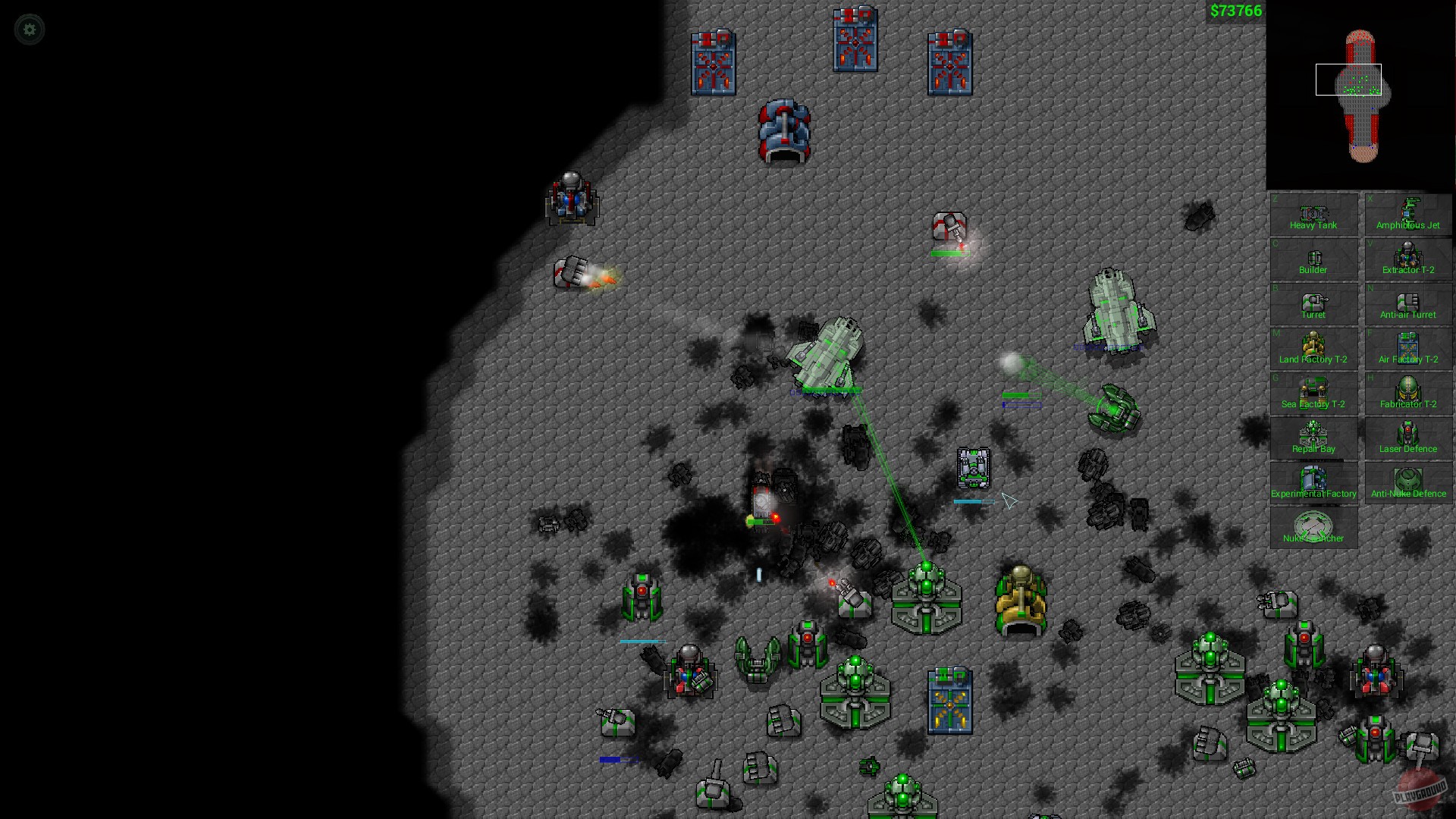Viewport: 1456px width, 819px height.
Task: Choose the Sea Factory T-2 icon
Action: click(1313, 394)
